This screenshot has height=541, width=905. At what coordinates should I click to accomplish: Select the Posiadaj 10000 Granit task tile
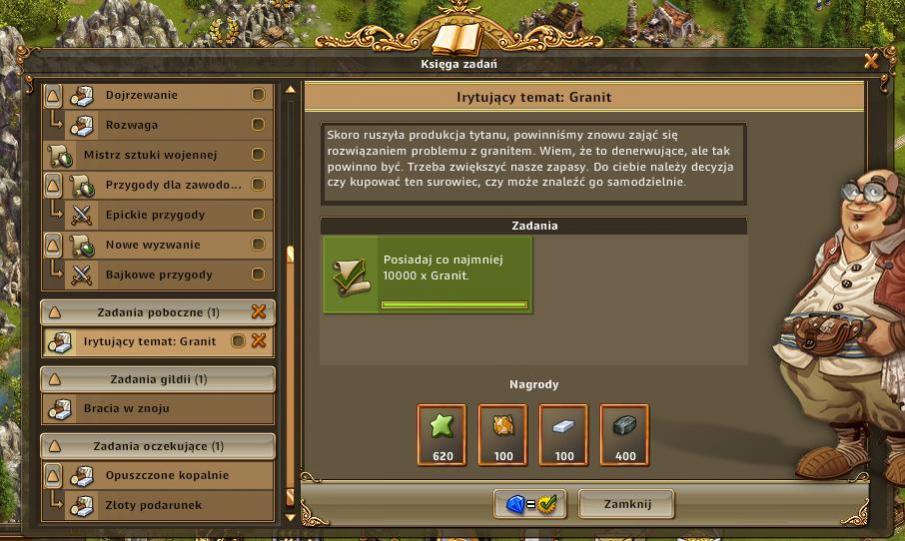click(427, 275)
